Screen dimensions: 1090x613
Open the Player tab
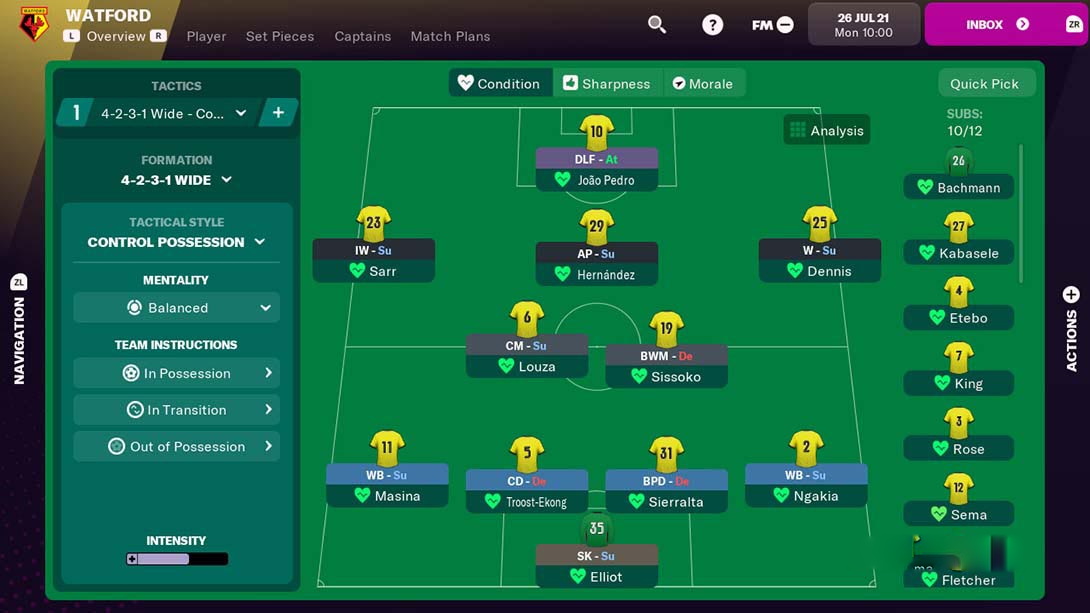point(206,36)
